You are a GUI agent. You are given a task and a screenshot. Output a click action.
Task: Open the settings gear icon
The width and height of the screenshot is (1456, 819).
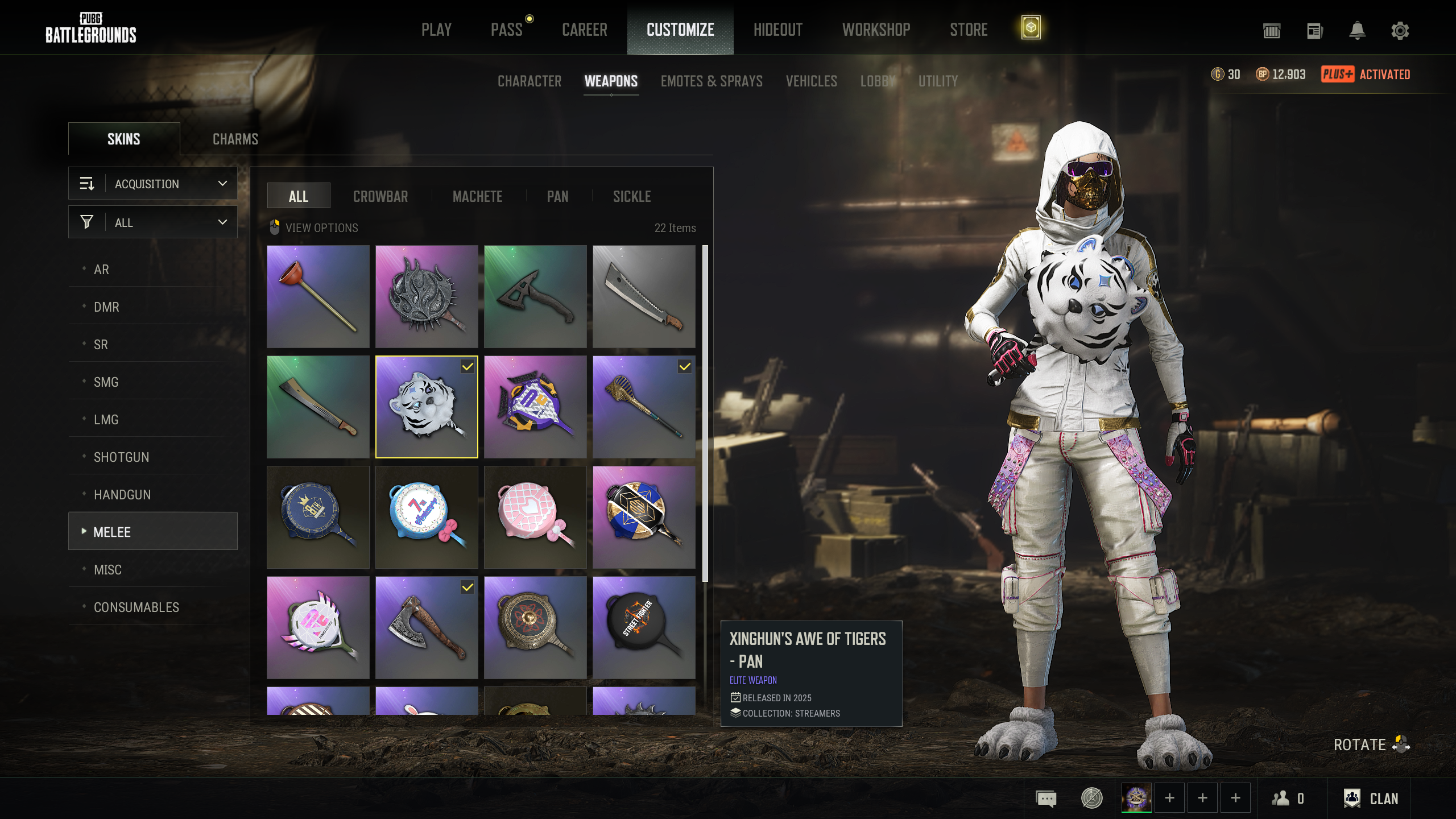(1400, 31)
